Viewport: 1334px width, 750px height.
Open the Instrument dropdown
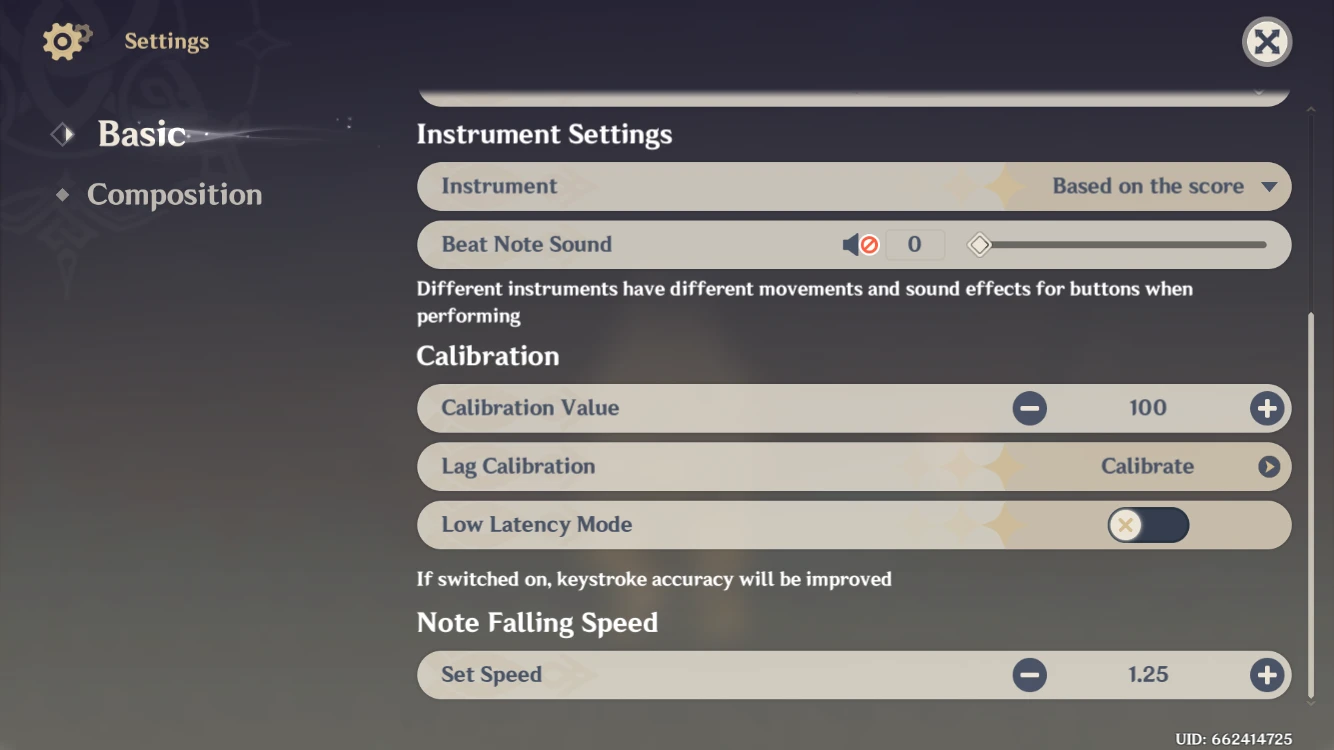(x=1272, y=186)
